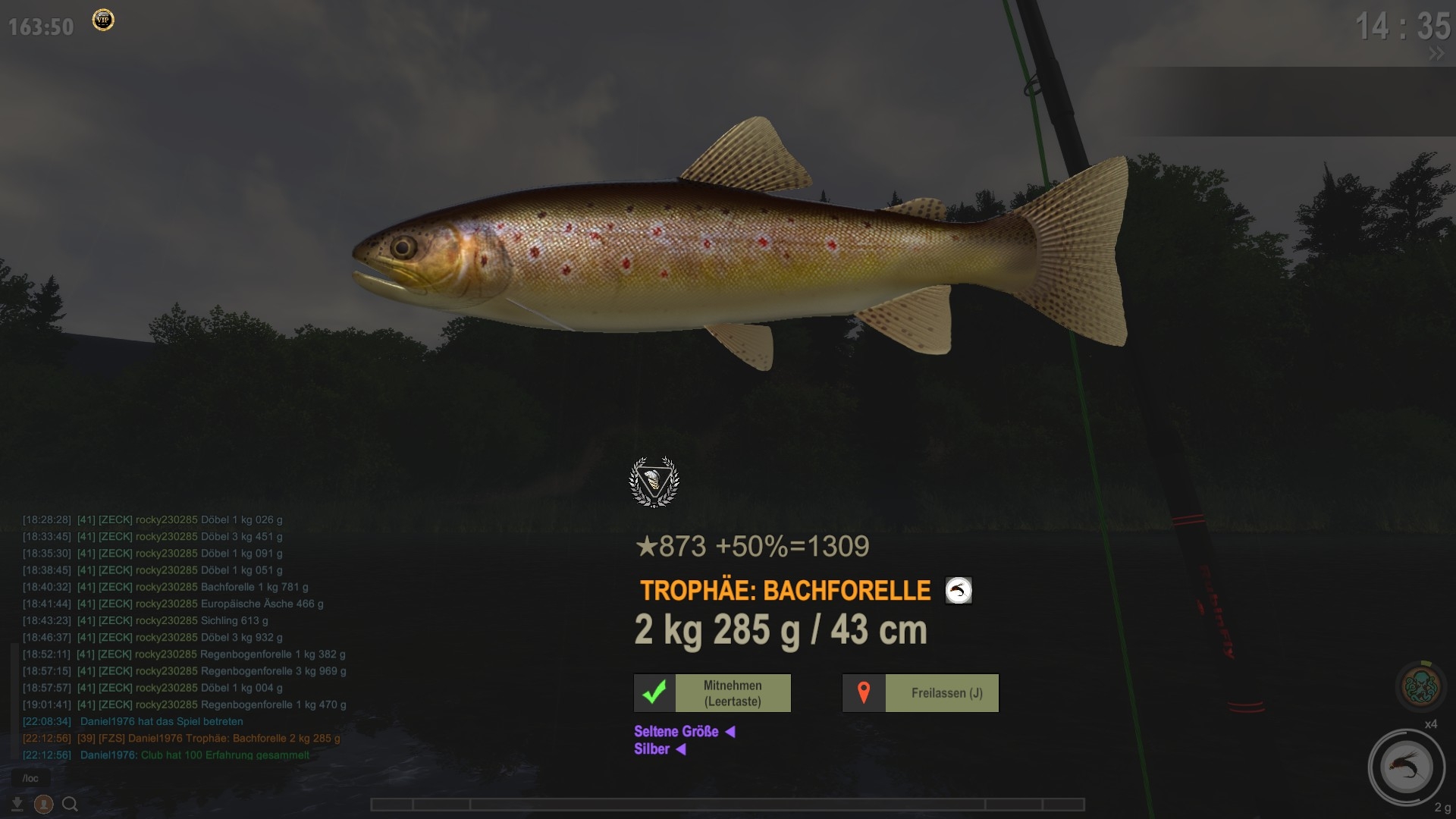
Task: Open chat search magnifier
Action: point(71,804)
